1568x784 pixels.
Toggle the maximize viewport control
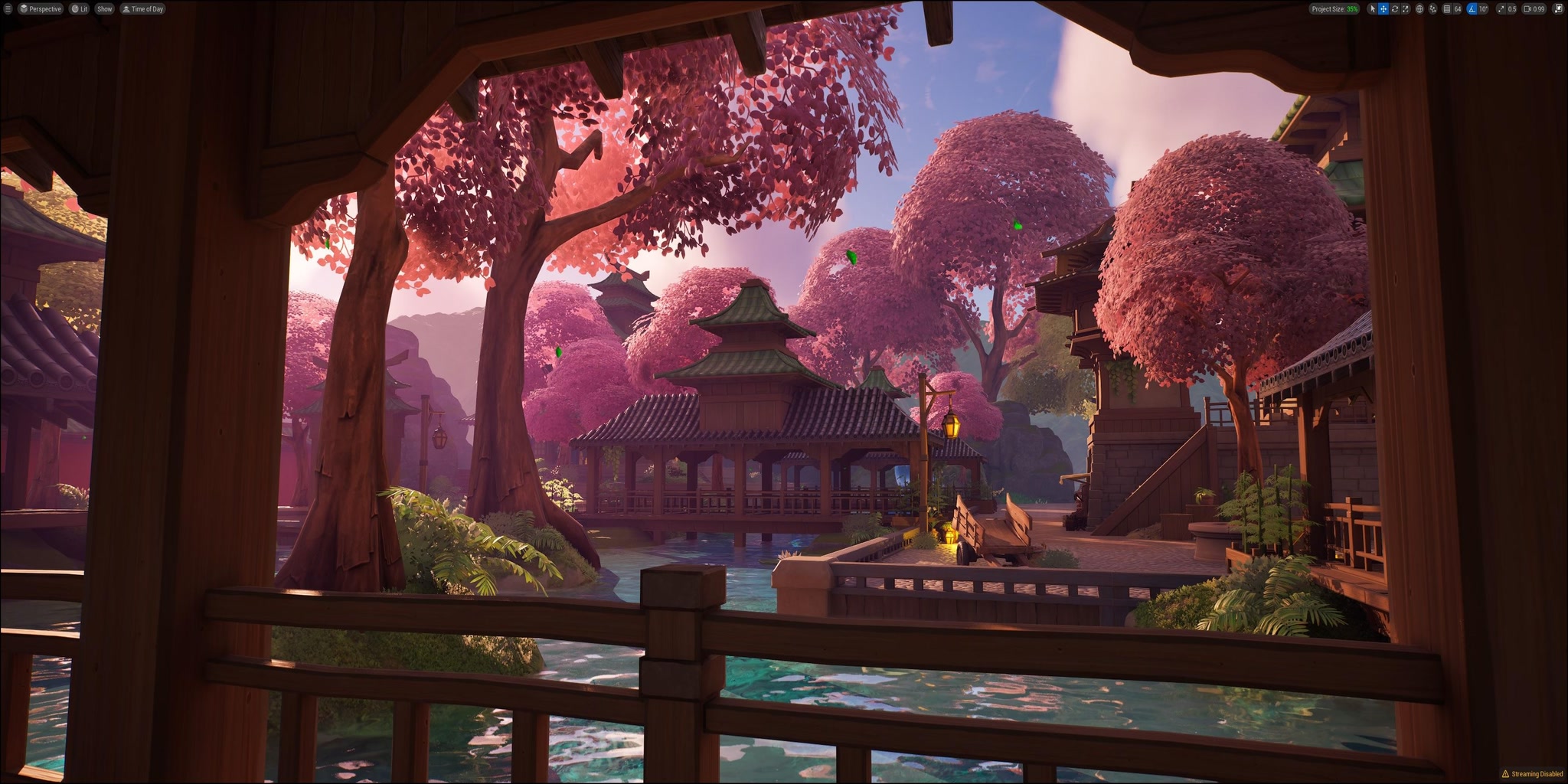(x=1558, y=8)
